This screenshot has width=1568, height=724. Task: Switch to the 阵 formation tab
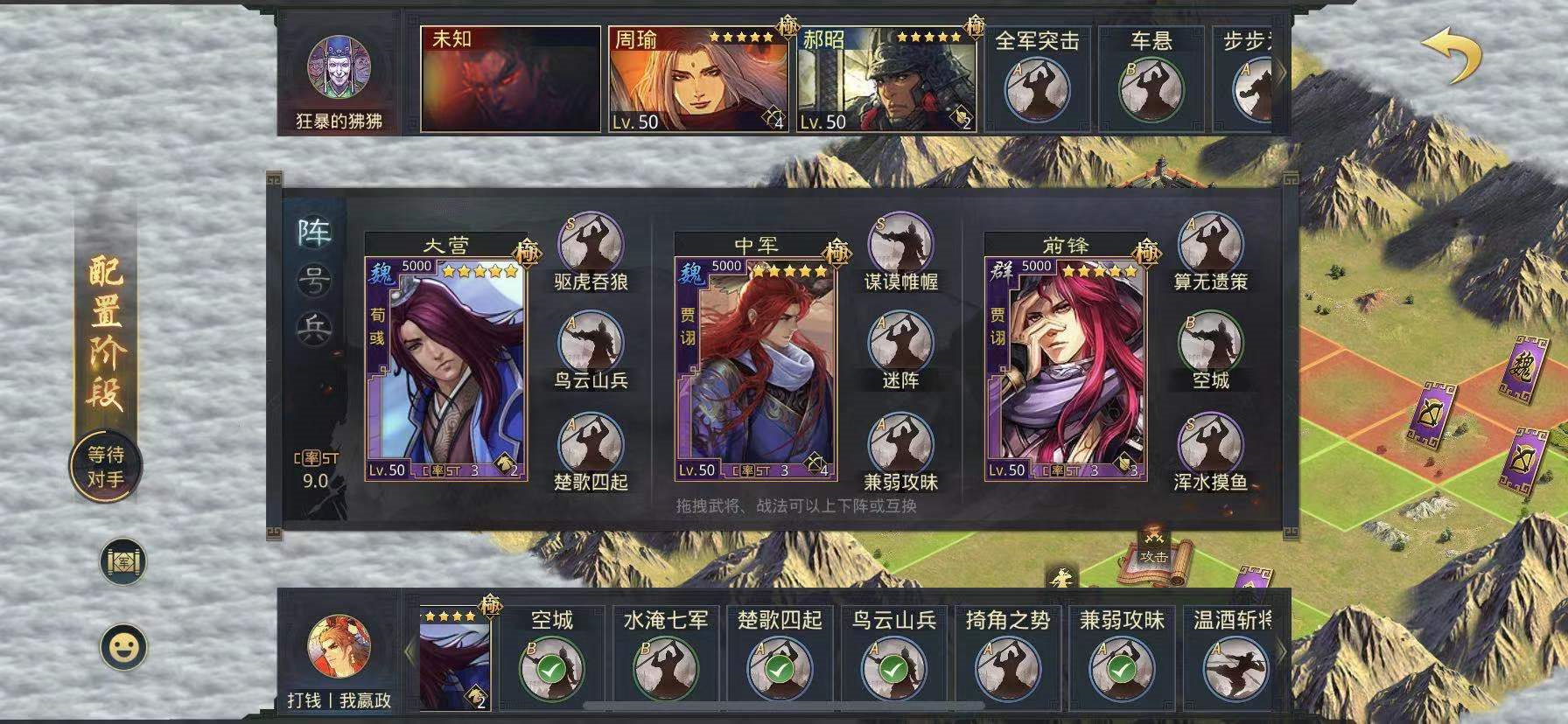(x=314, y=233)
